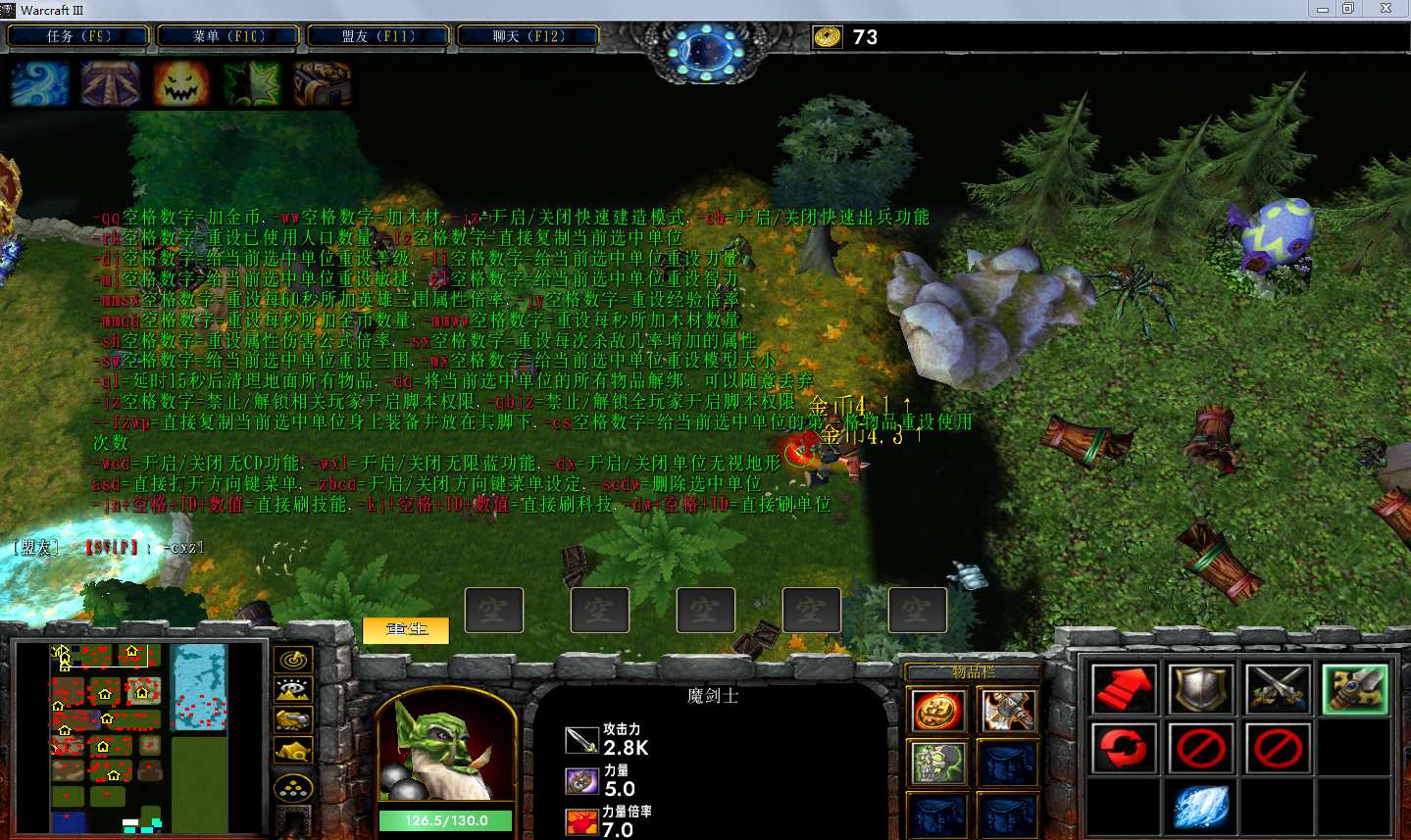
Task: Open the 任务 (Quests) menu
Action: [x=78, y=36]
